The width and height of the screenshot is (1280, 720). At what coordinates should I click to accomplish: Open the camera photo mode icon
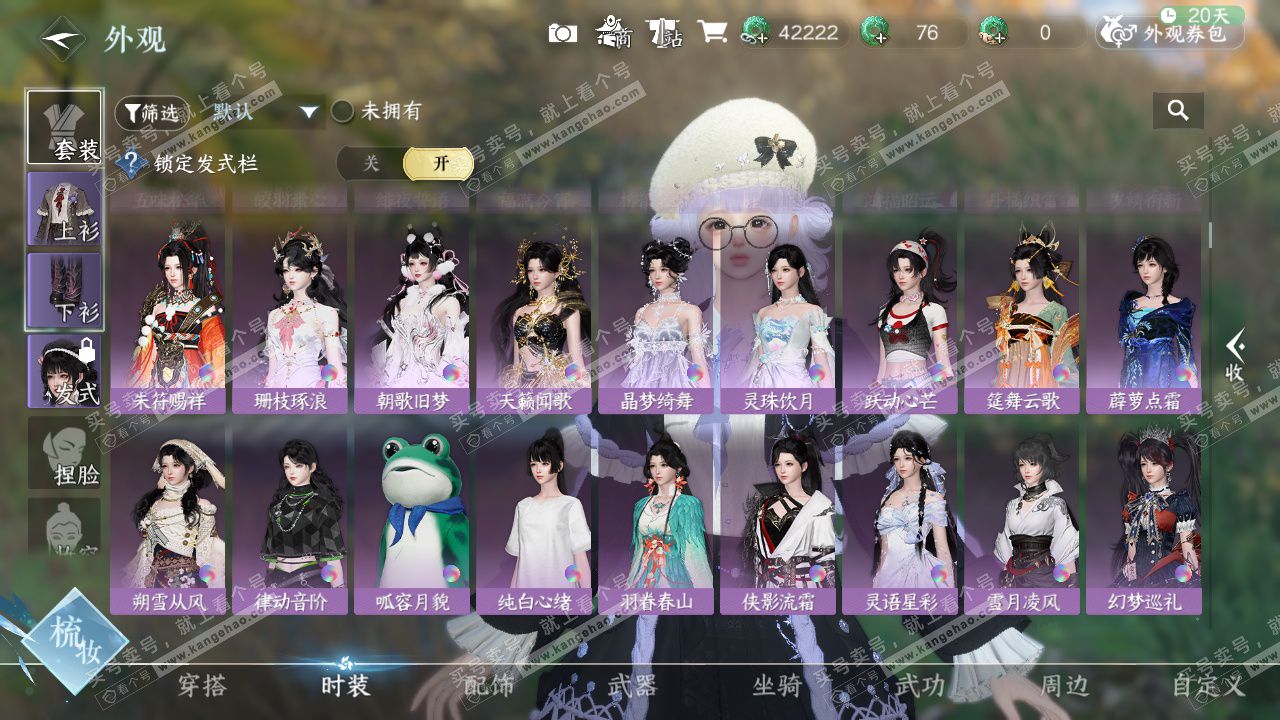coord(563,33)
